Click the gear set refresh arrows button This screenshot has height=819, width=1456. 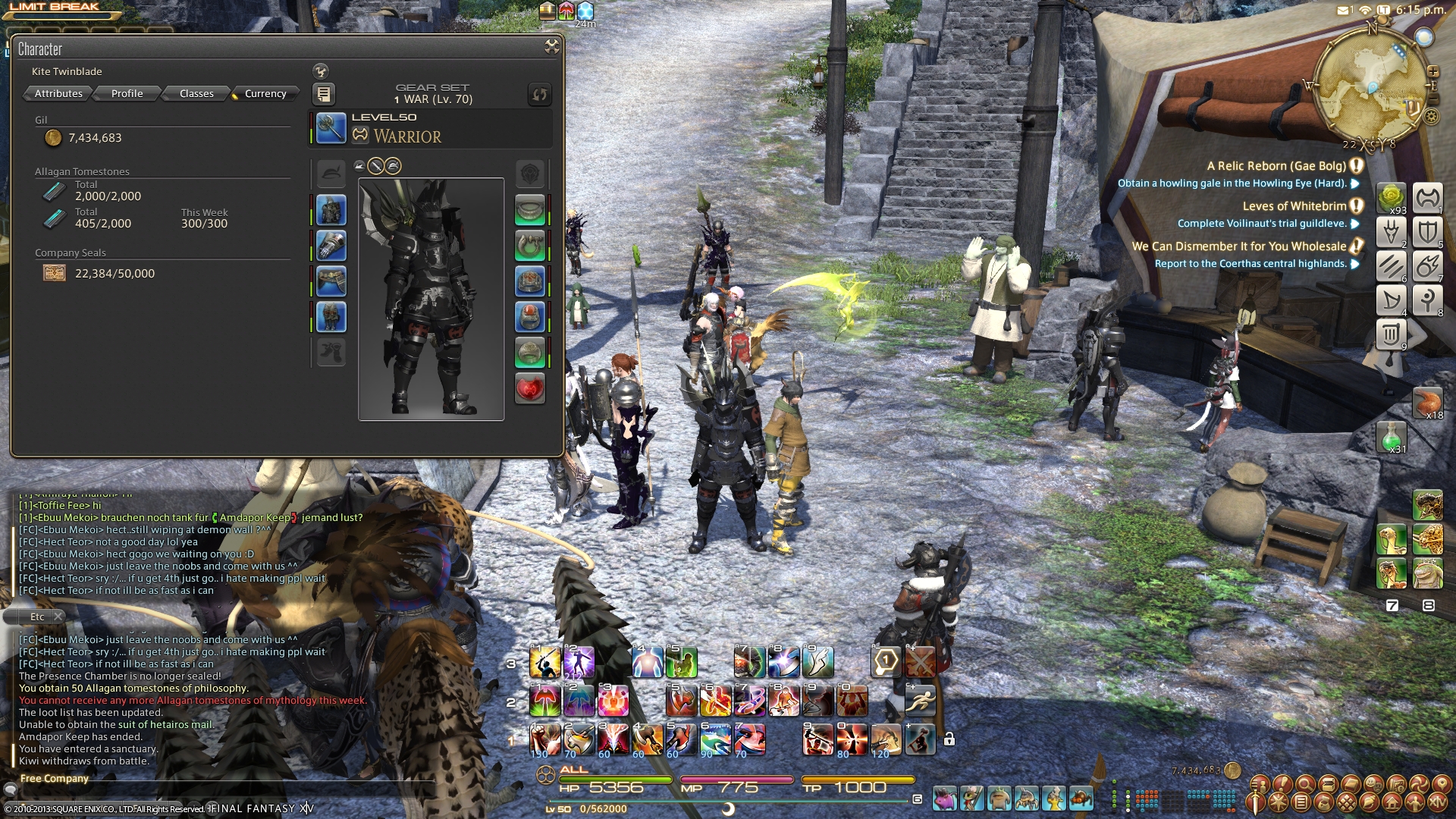(x=539, y=94)
